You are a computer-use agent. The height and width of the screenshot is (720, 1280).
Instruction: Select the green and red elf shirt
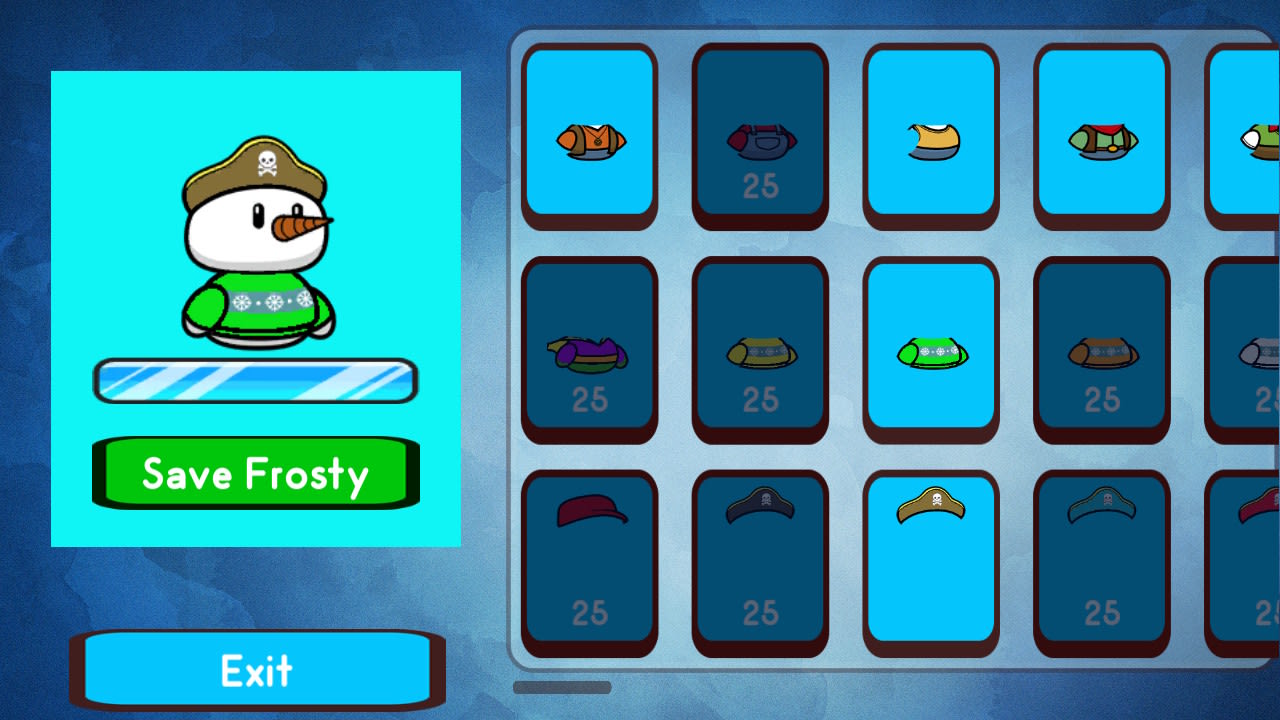tap(1100, 135)
